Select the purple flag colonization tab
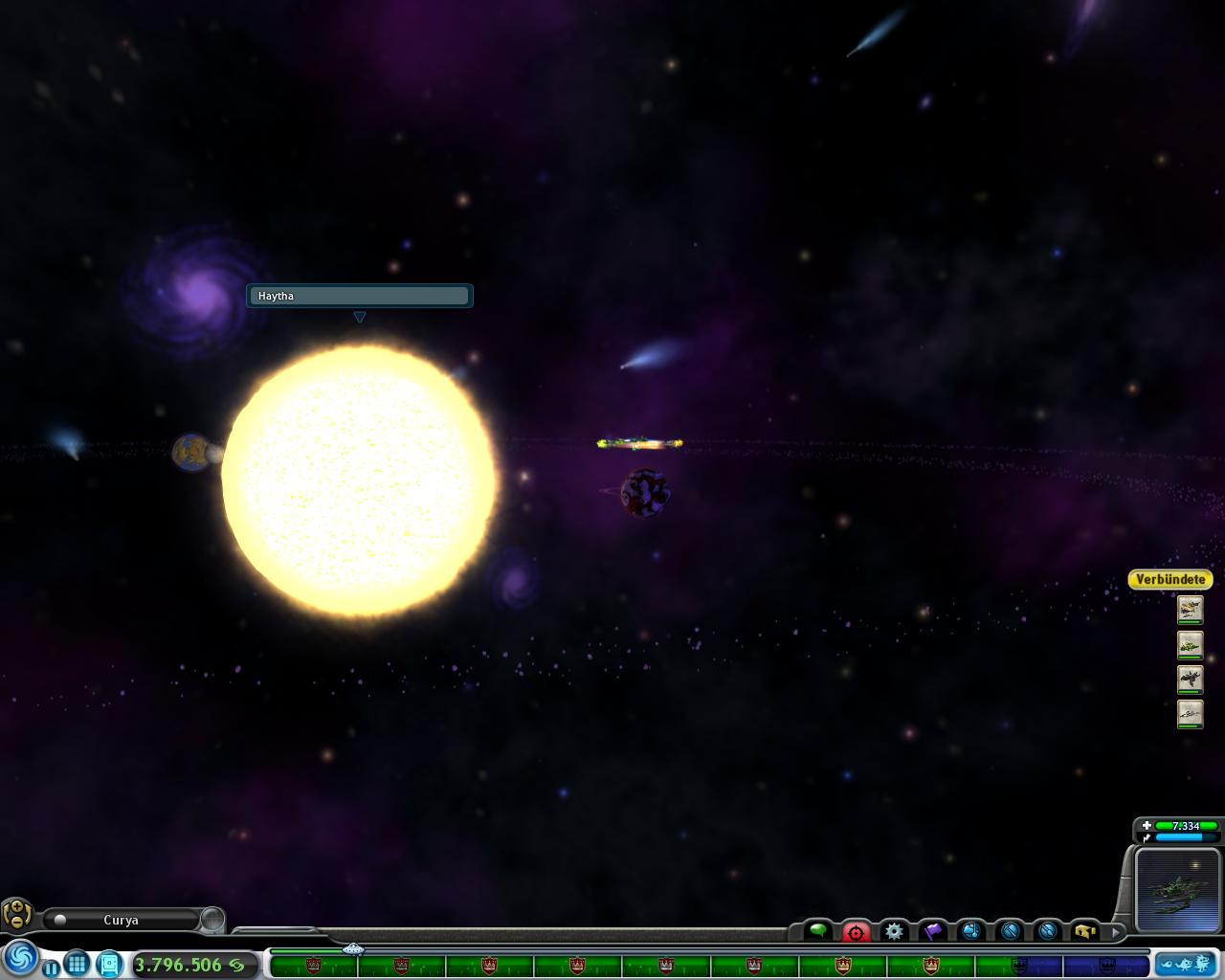1225x980 pixels. pyautogui.click(x=932, y=930)
